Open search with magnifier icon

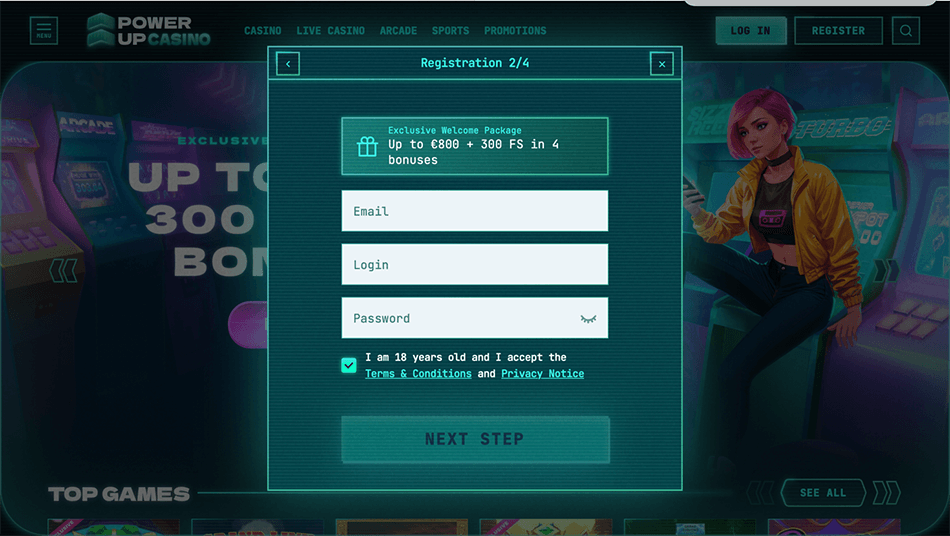(906, 31)
